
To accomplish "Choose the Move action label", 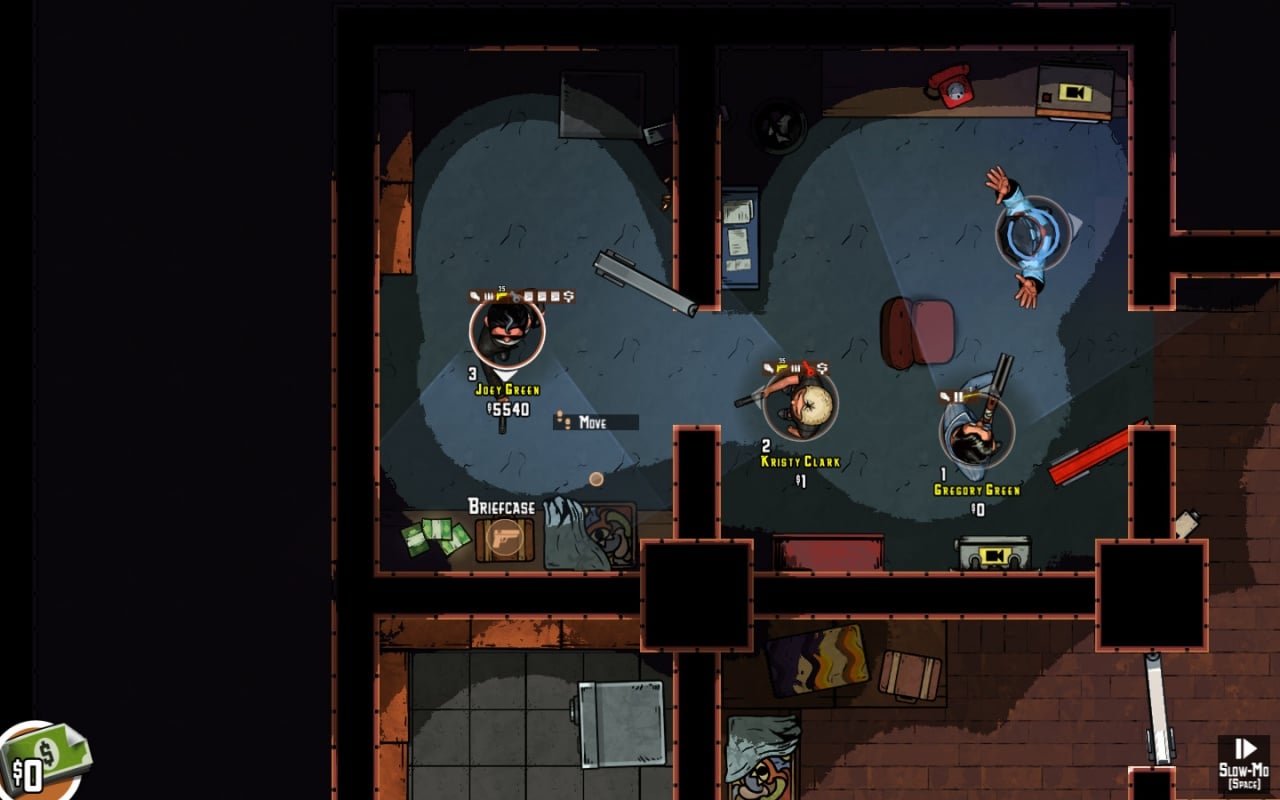I will (x=595, y=422).
